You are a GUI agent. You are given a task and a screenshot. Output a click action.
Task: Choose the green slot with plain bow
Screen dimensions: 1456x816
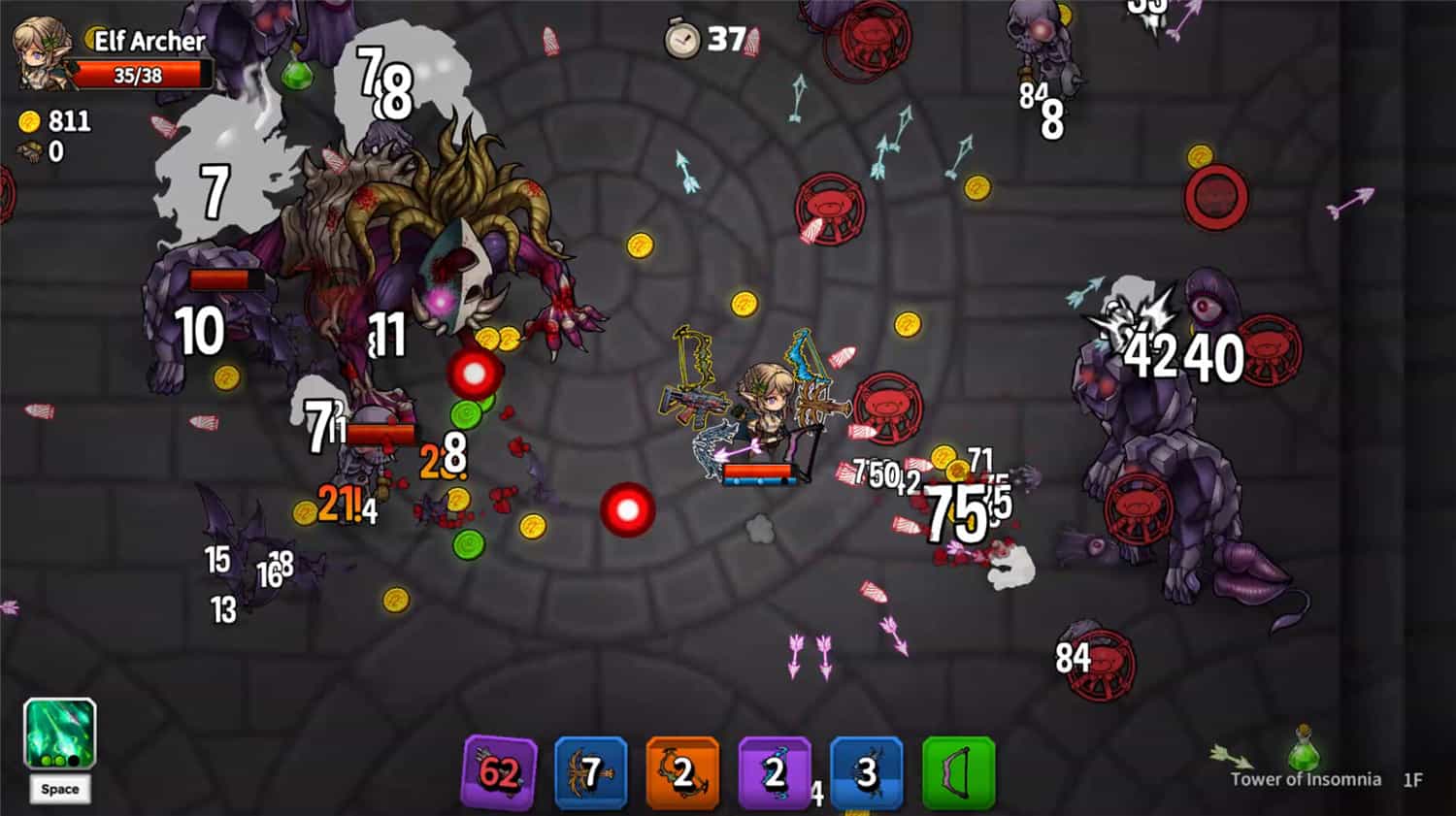(x=958, y=772)
